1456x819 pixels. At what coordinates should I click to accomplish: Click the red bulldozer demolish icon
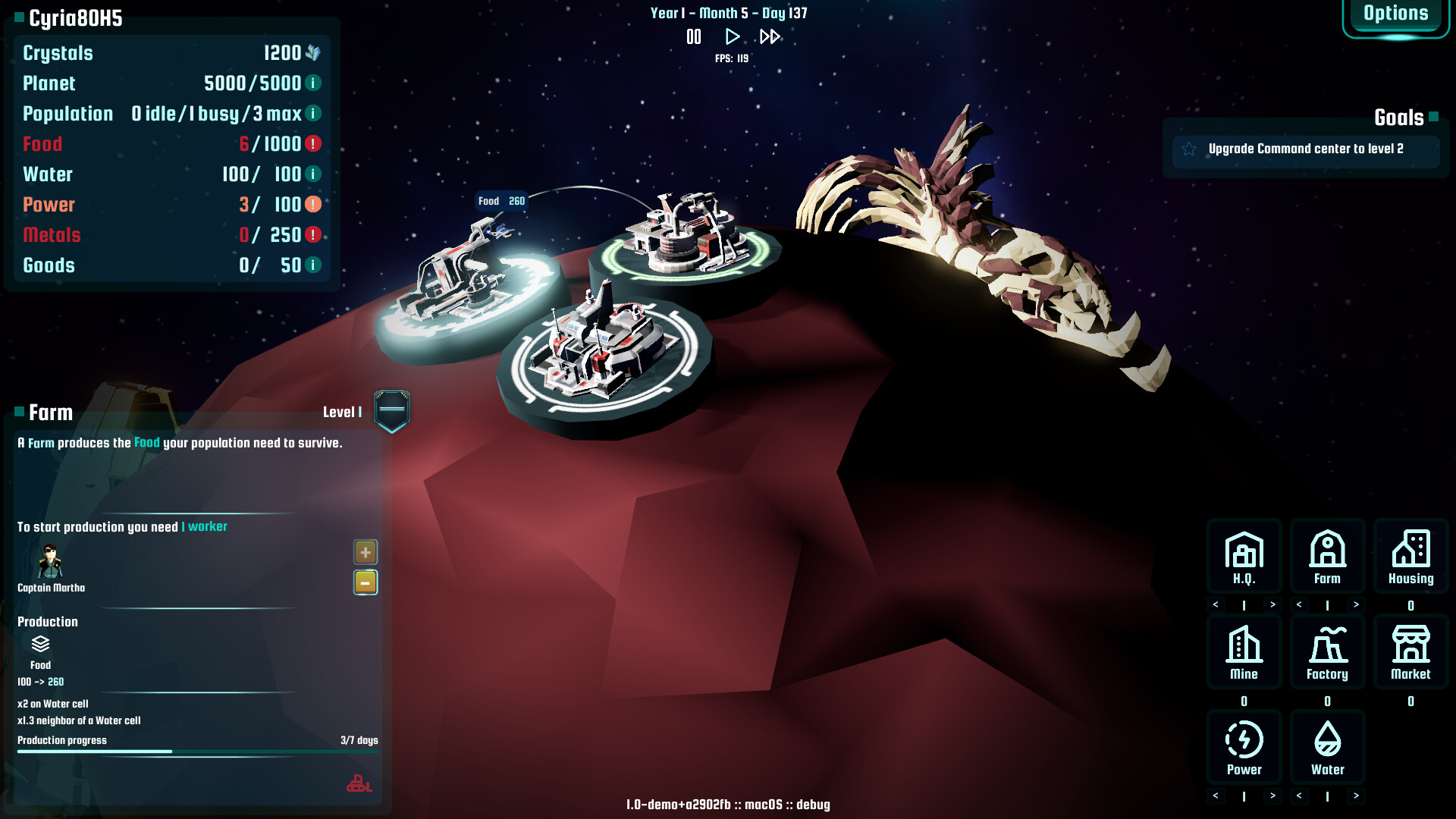click(x=359, y=783)
